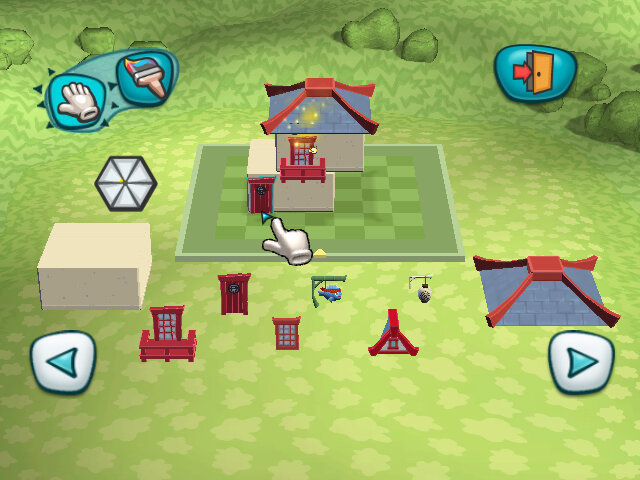
Task: Show next building parts with right arrow
Action: pyautogui.click(x=581, y=361)
